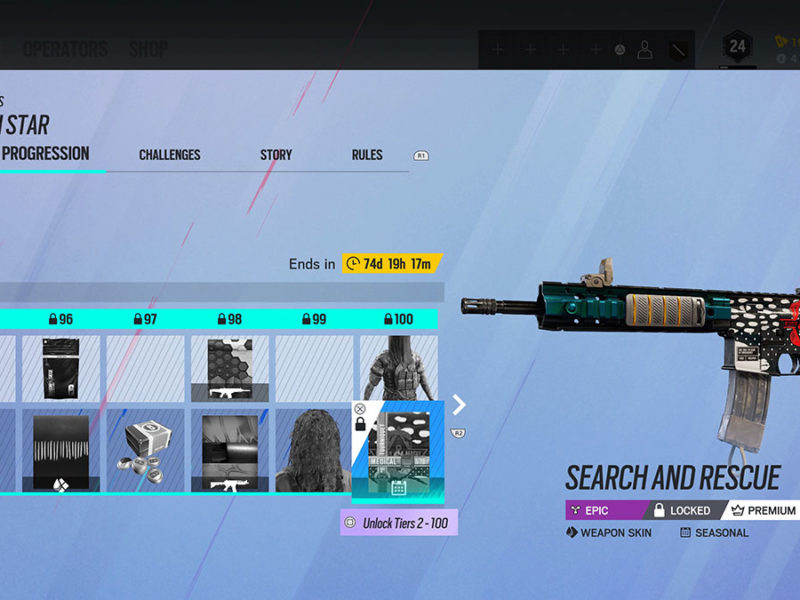The image size is (800, 600).
Task: Switch to the Progression tab
Action: [45, 154]
